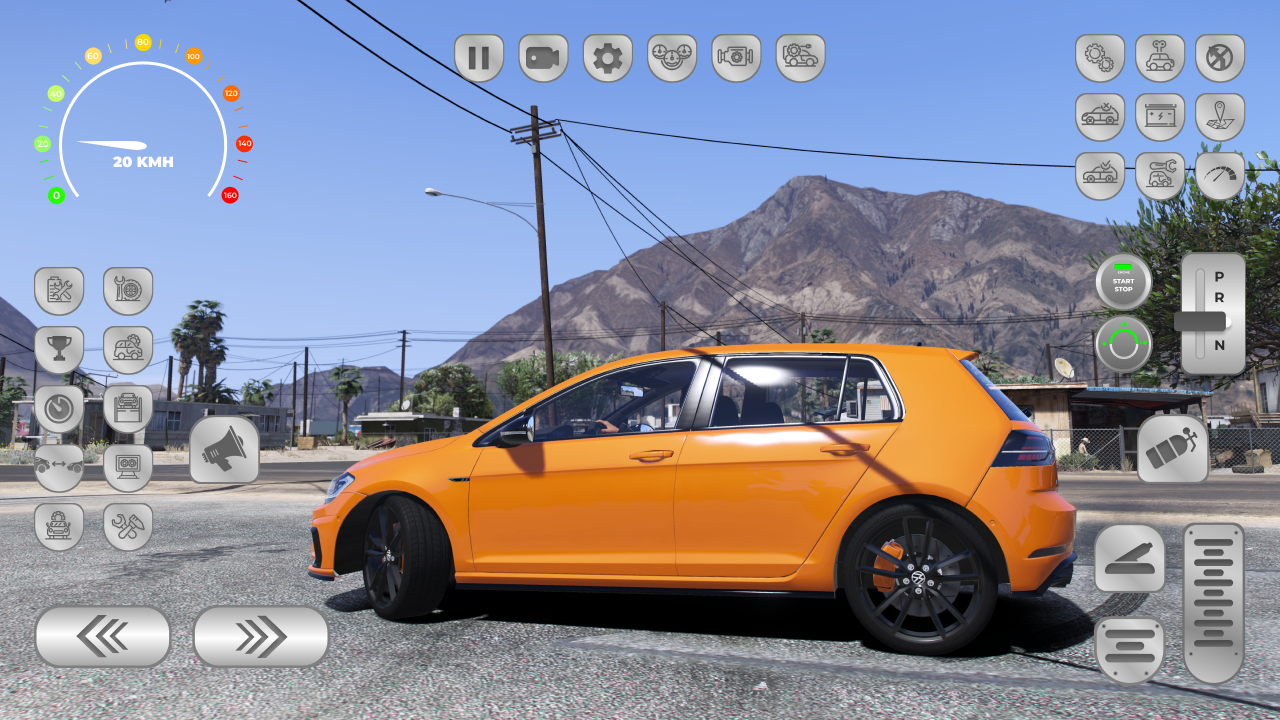The image size is (1280, 720).
Task: Apply the wide brake pedal
Action: tap(1129, 649)
